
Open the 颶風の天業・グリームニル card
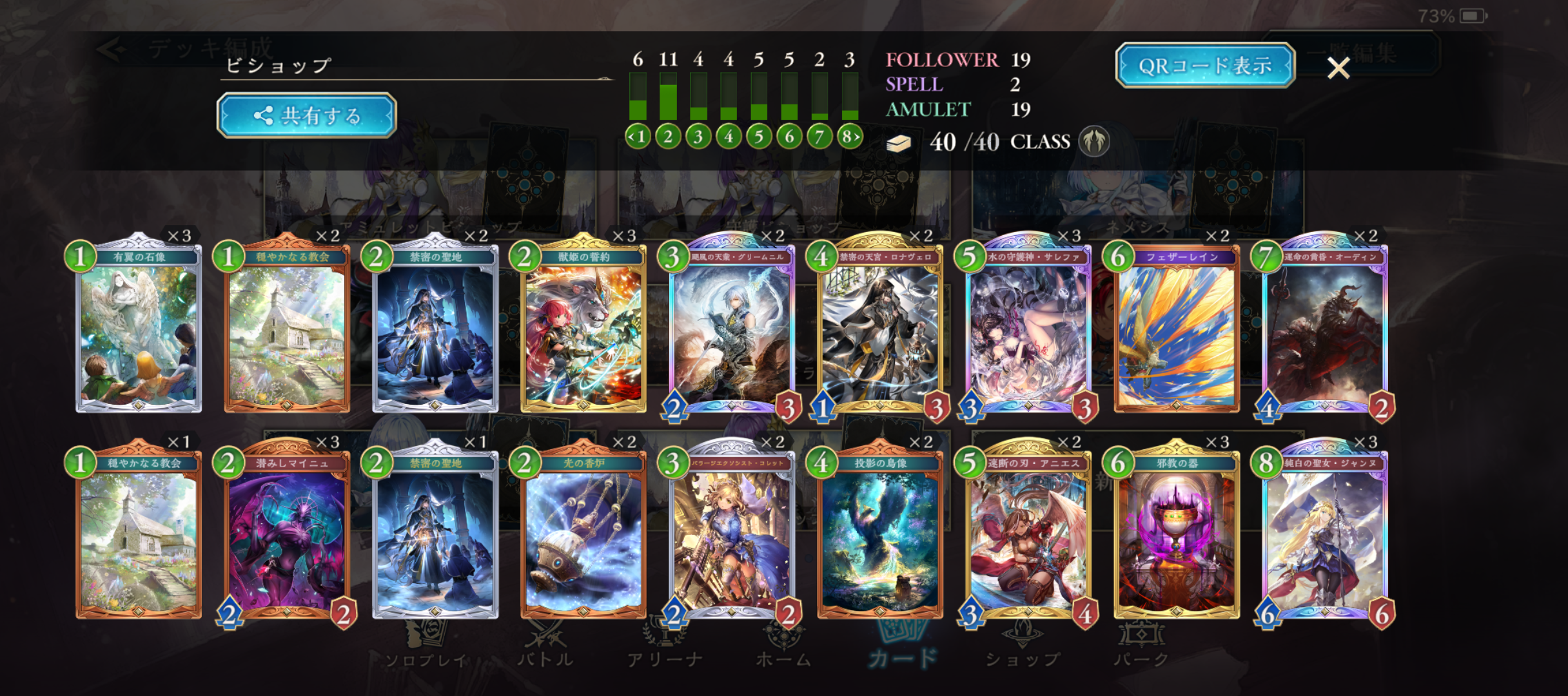click(x=732, y=329)
